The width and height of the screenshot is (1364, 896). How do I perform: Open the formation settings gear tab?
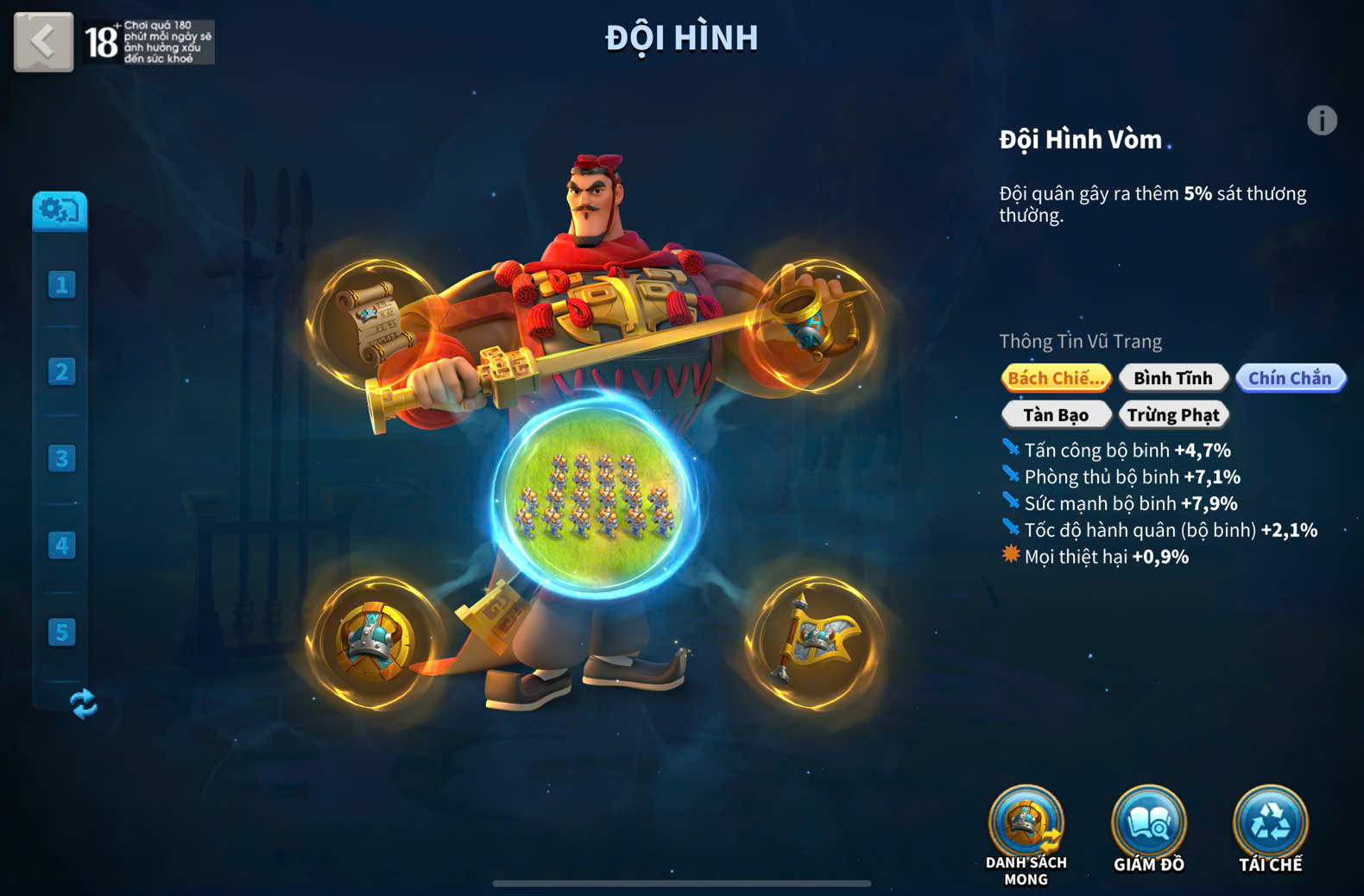[x=60, y=211]
